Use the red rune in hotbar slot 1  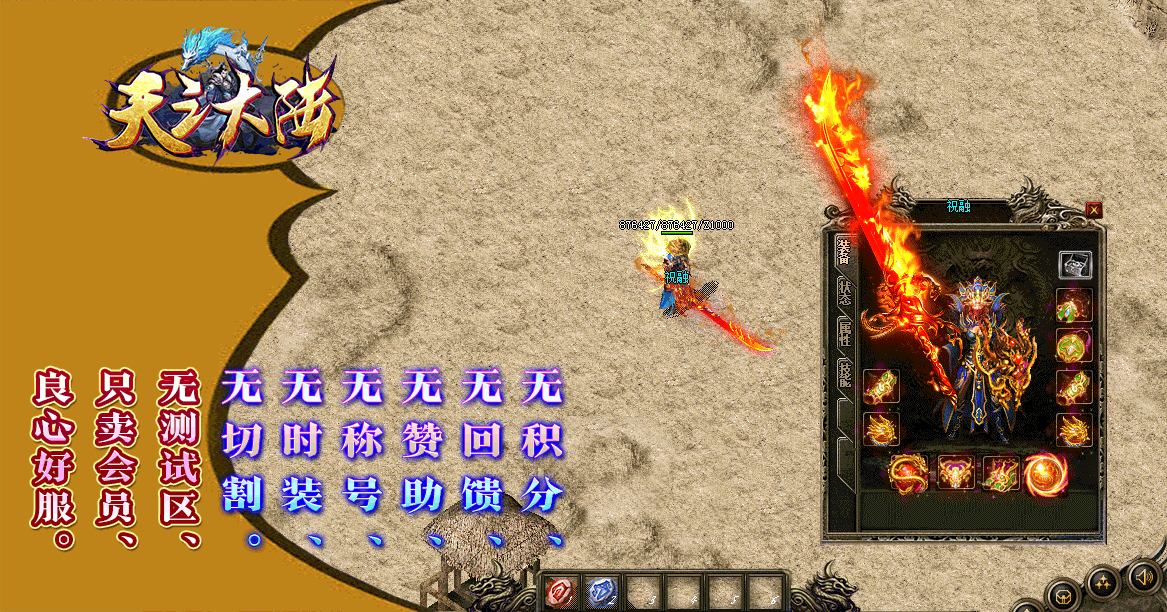(561, 592)
